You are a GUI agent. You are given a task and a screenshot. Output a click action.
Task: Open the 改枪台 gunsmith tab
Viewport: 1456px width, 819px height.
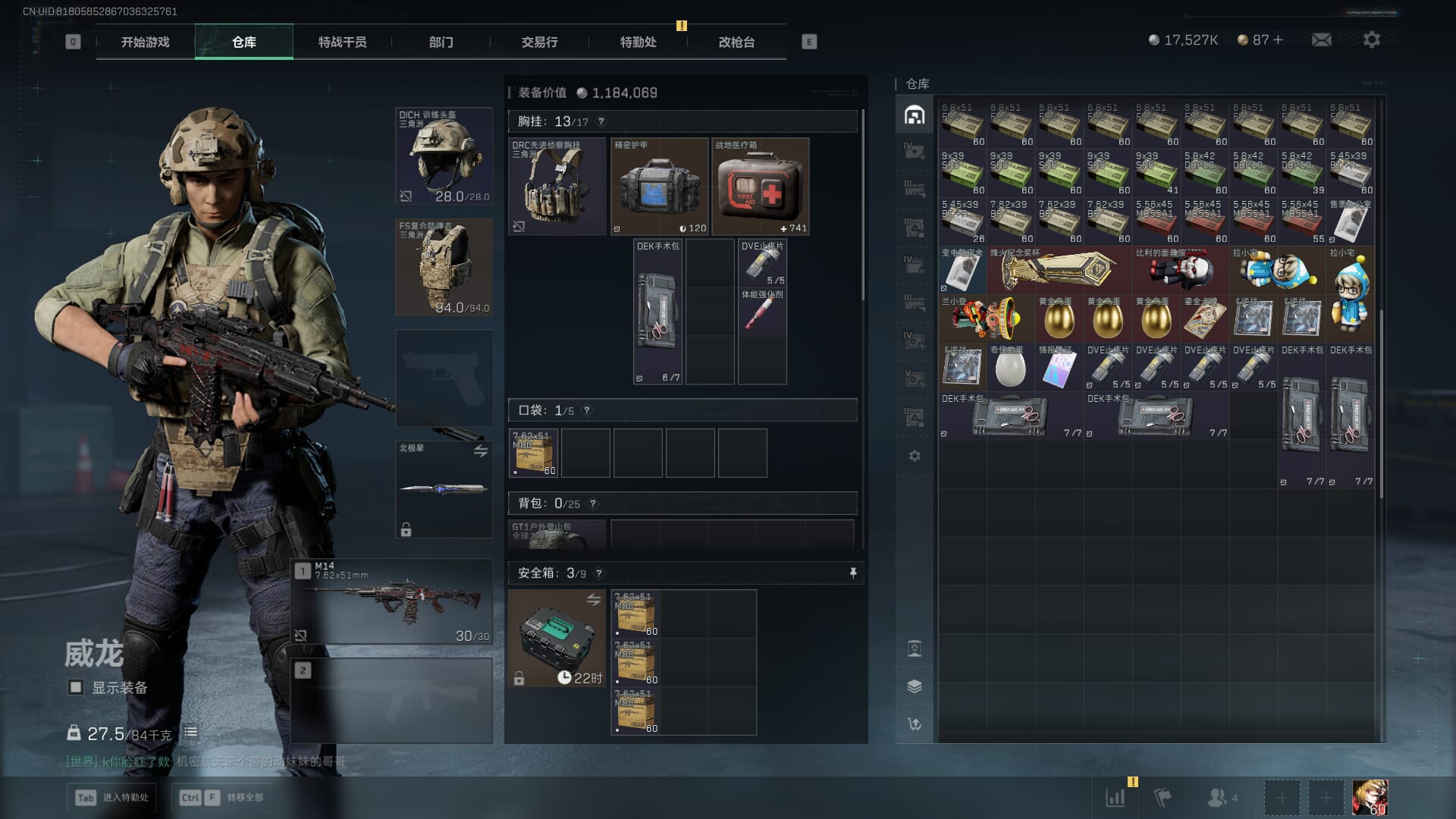(x=736, y=42)
